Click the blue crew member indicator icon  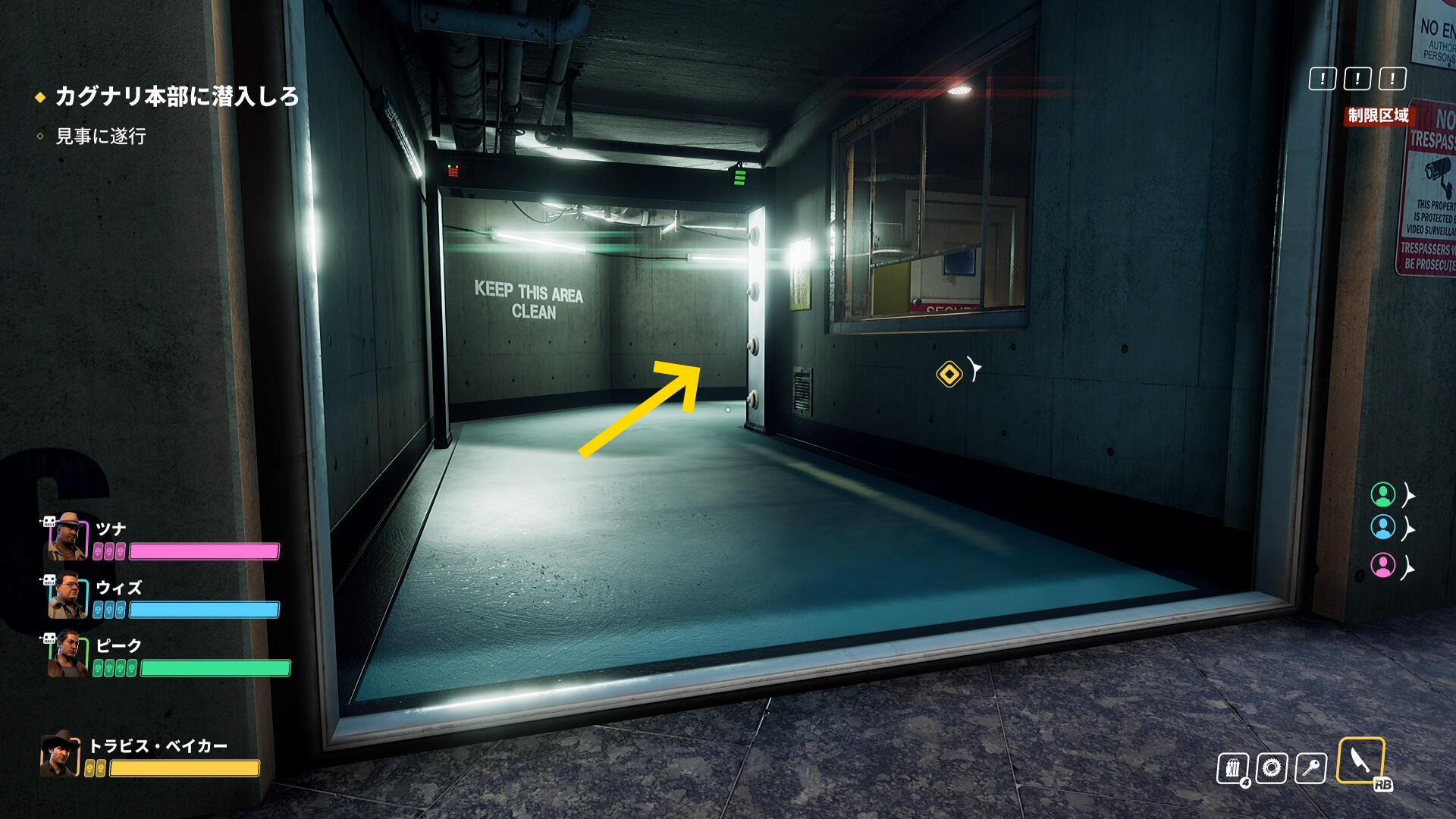coord(1382,527)
